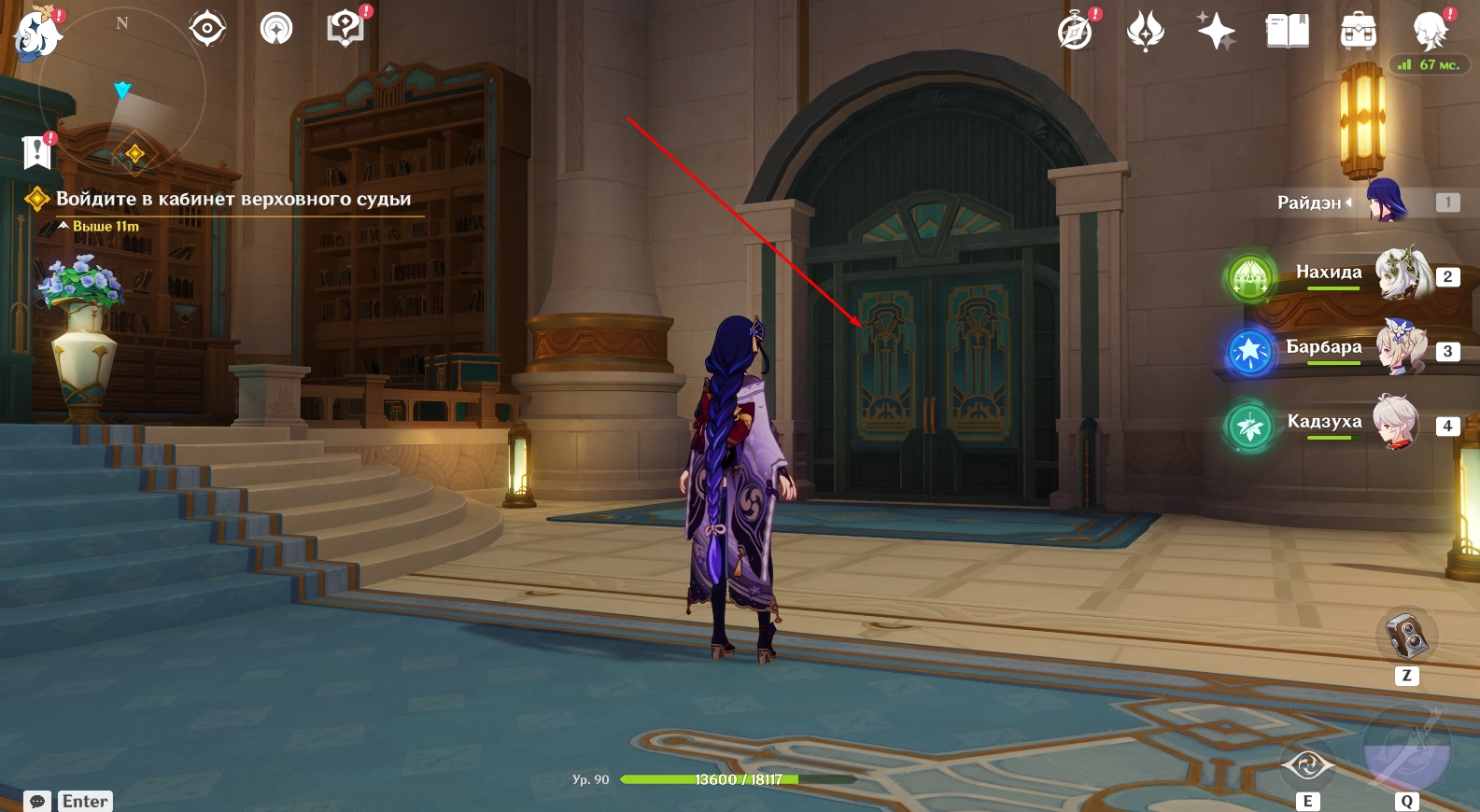
Task: Select party member Райдэн
Action: coord(1386,201)
